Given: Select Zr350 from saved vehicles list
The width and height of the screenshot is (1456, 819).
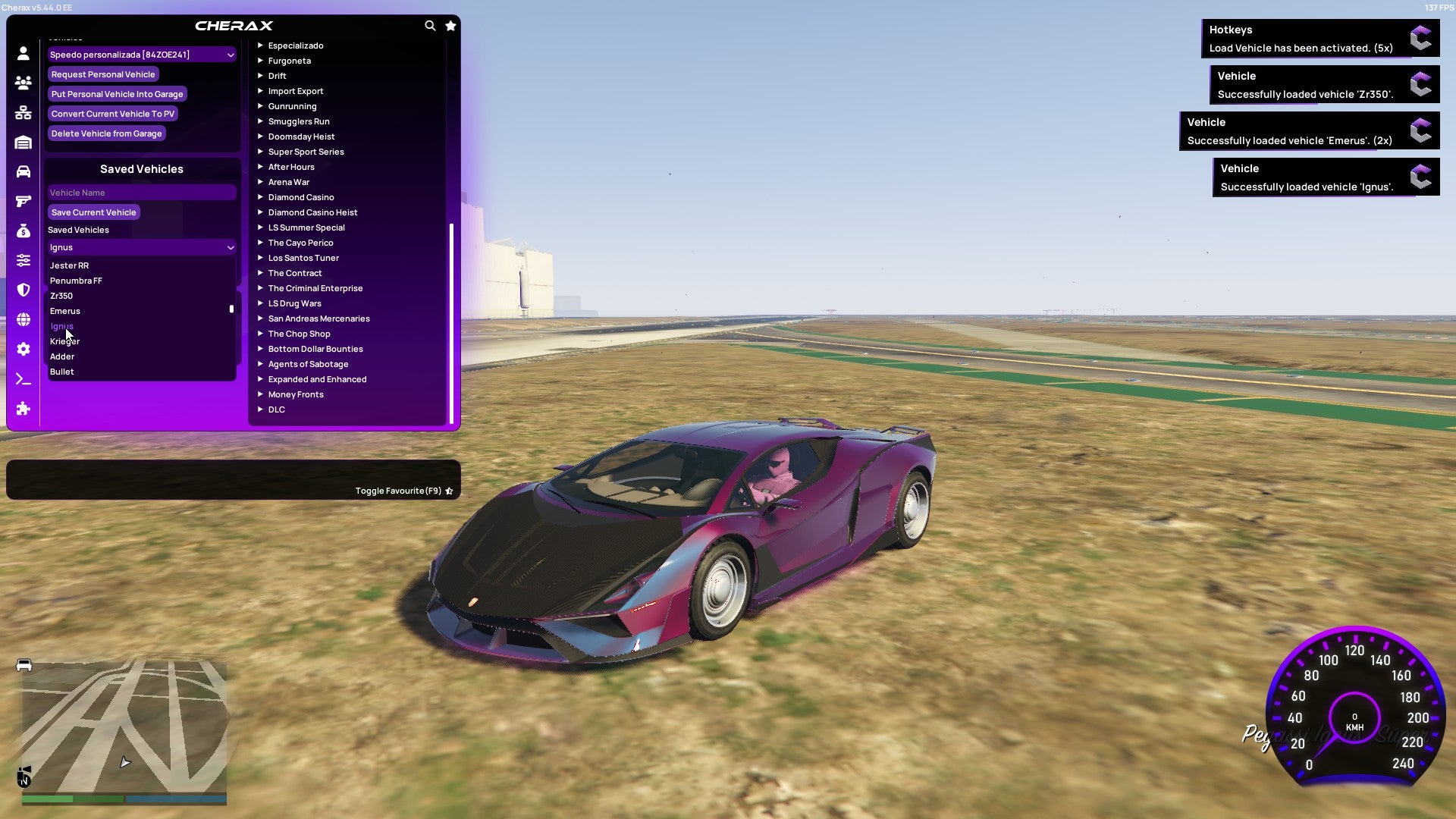Looking at the screenshot, I should [x=61, y=296].
